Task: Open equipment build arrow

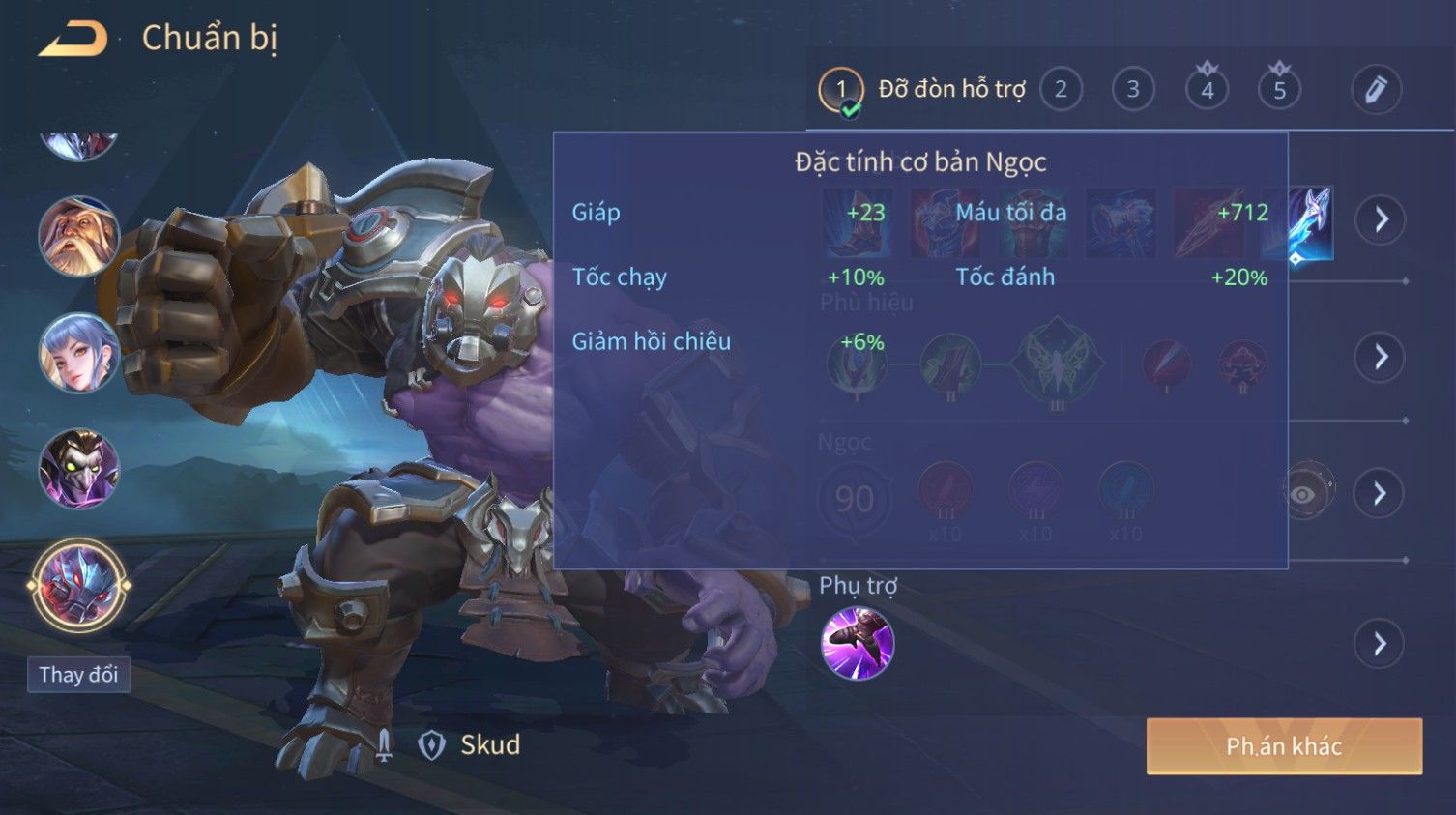Action: [1380, 220]
